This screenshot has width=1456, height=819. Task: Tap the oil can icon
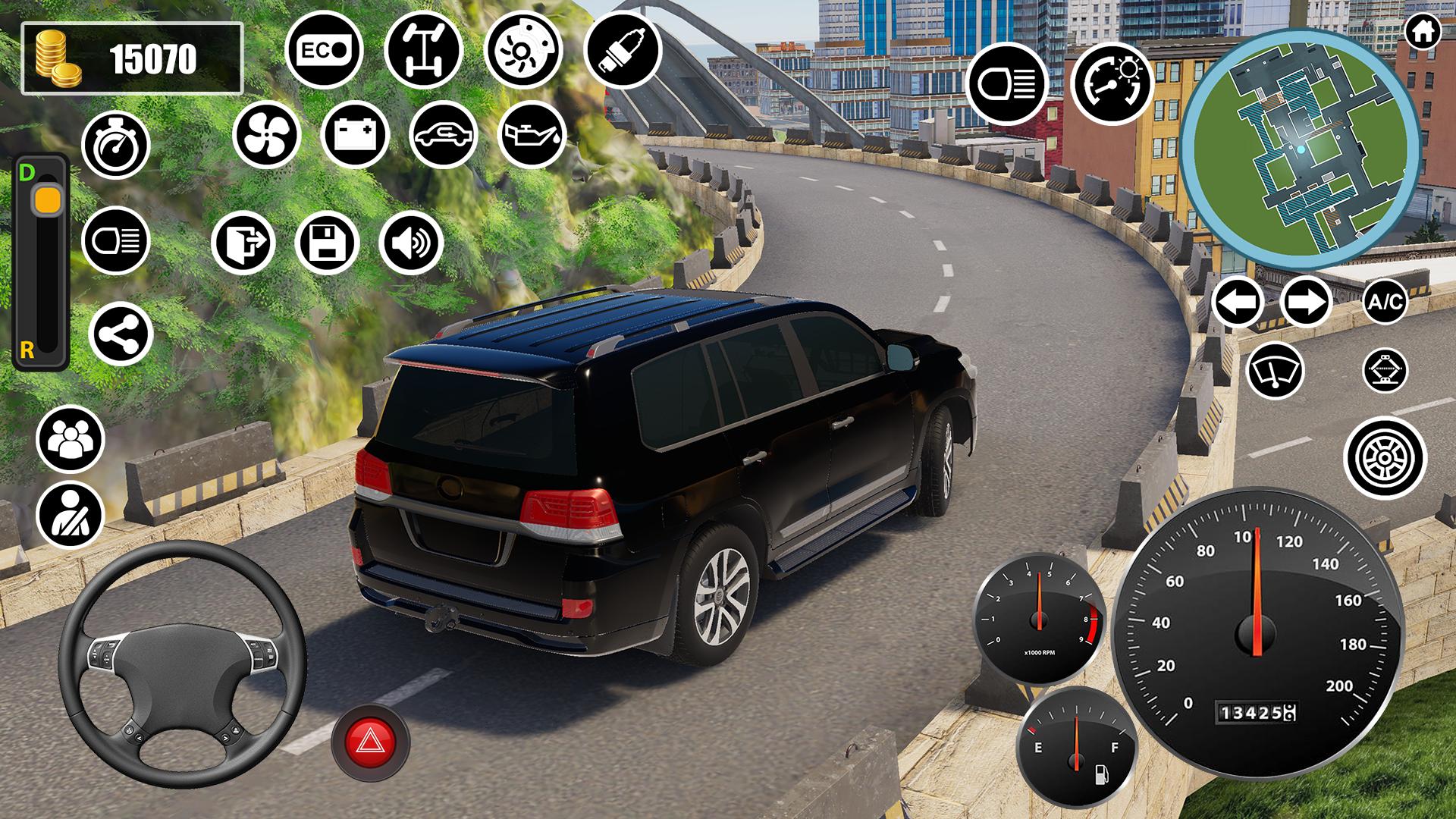pos(532,135)
